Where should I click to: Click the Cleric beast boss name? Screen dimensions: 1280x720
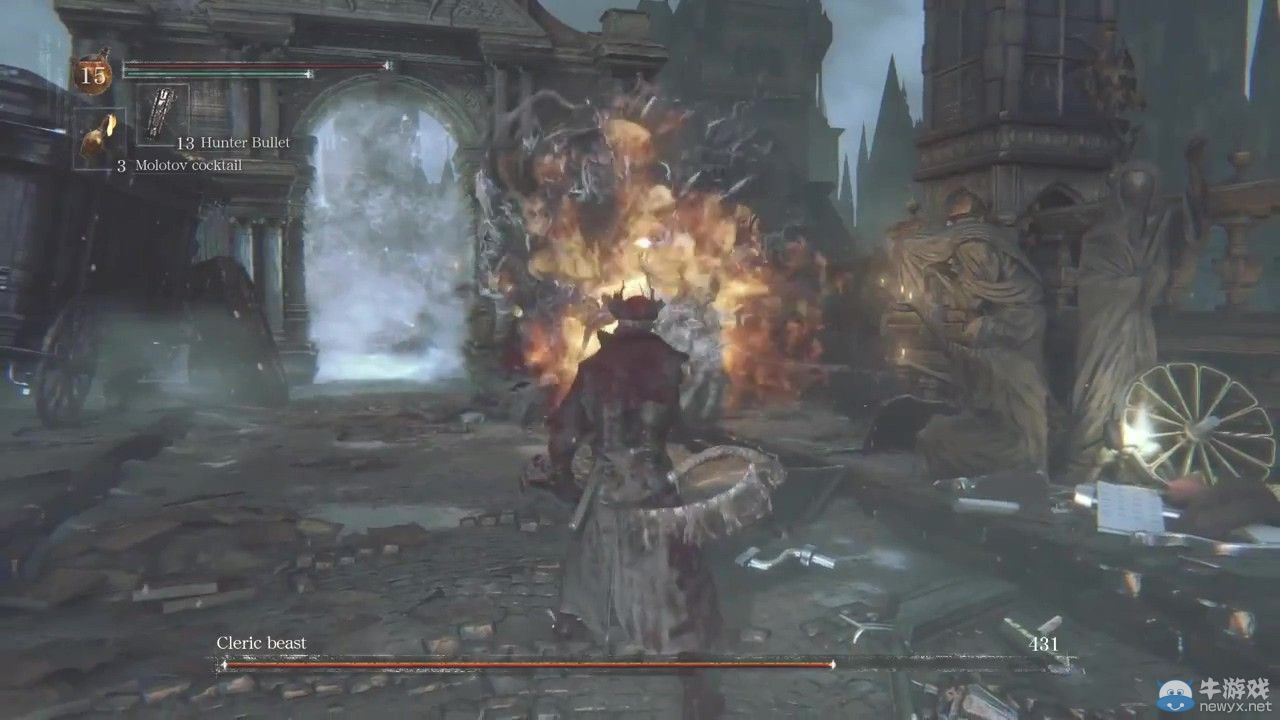pyautogui.click(x=259, y=643)
